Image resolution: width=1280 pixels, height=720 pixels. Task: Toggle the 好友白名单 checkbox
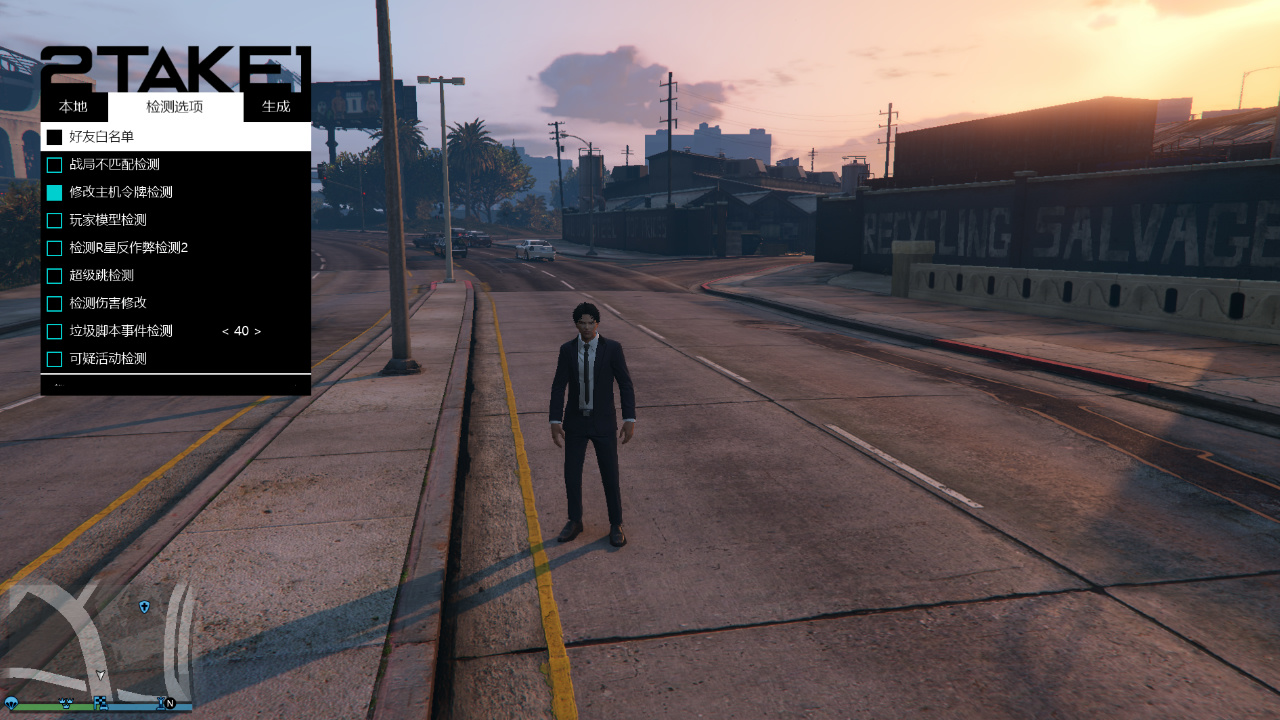(x=55, y=137)
